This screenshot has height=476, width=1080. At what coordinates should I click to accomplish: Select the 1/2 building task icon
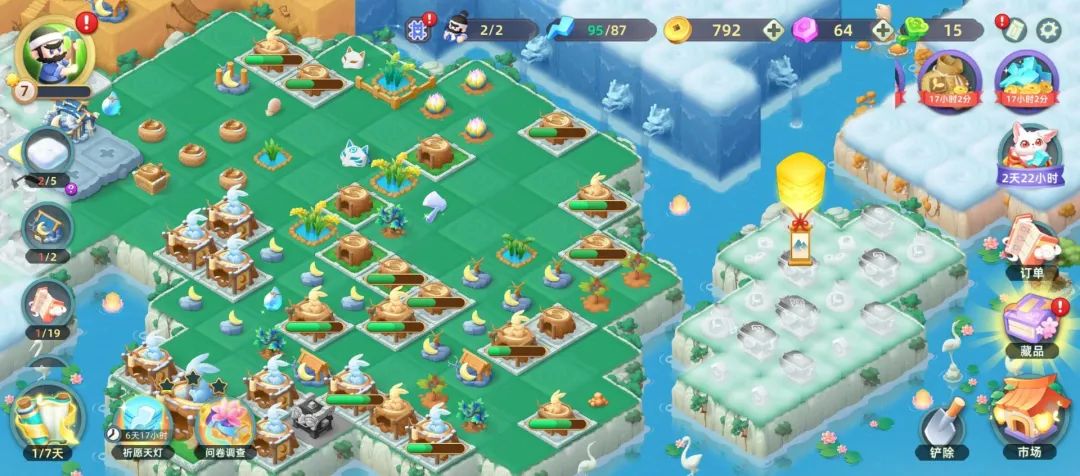47,232
